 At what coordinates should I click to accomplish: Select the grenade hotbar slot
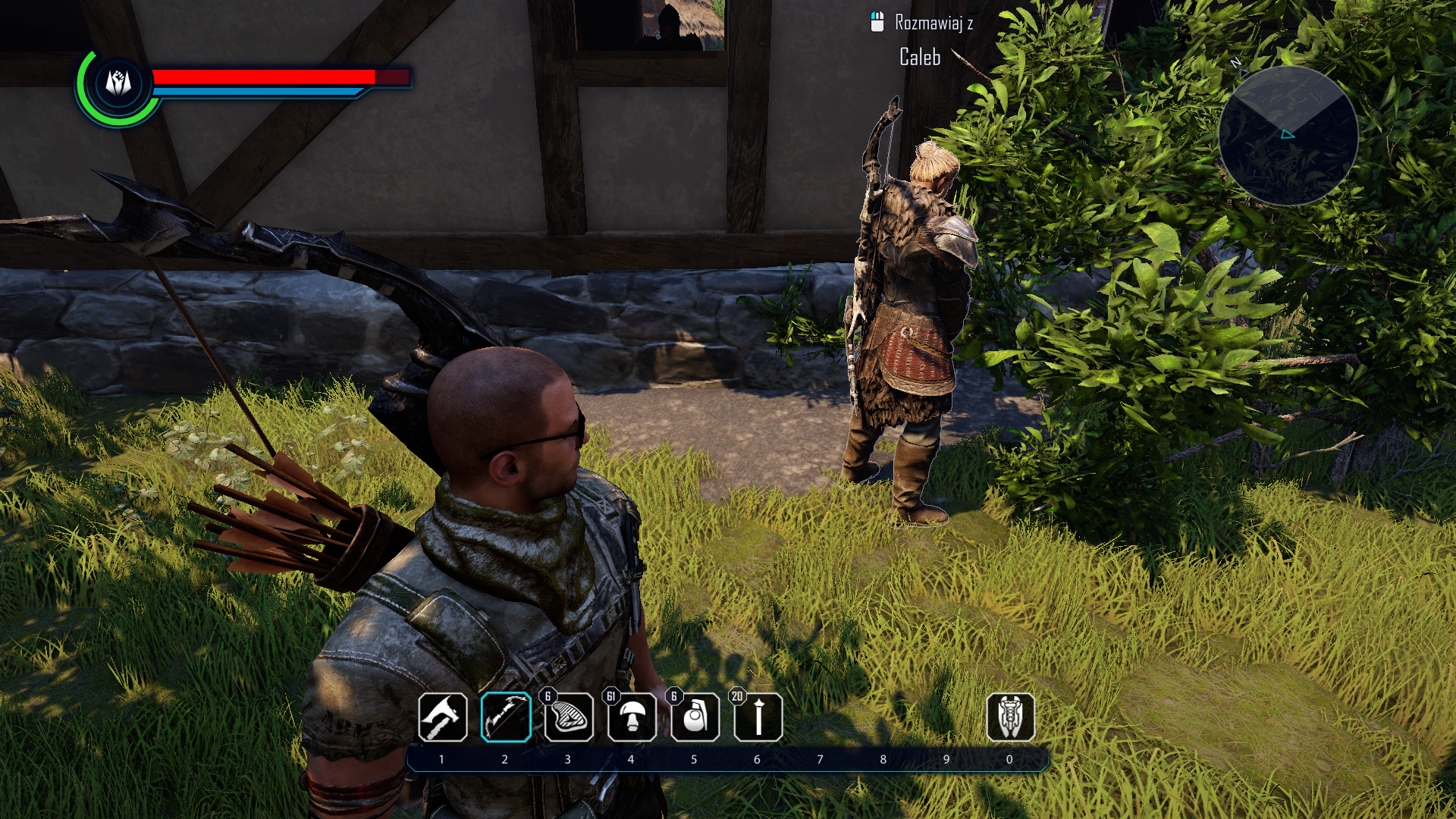[x=695, y=717]
